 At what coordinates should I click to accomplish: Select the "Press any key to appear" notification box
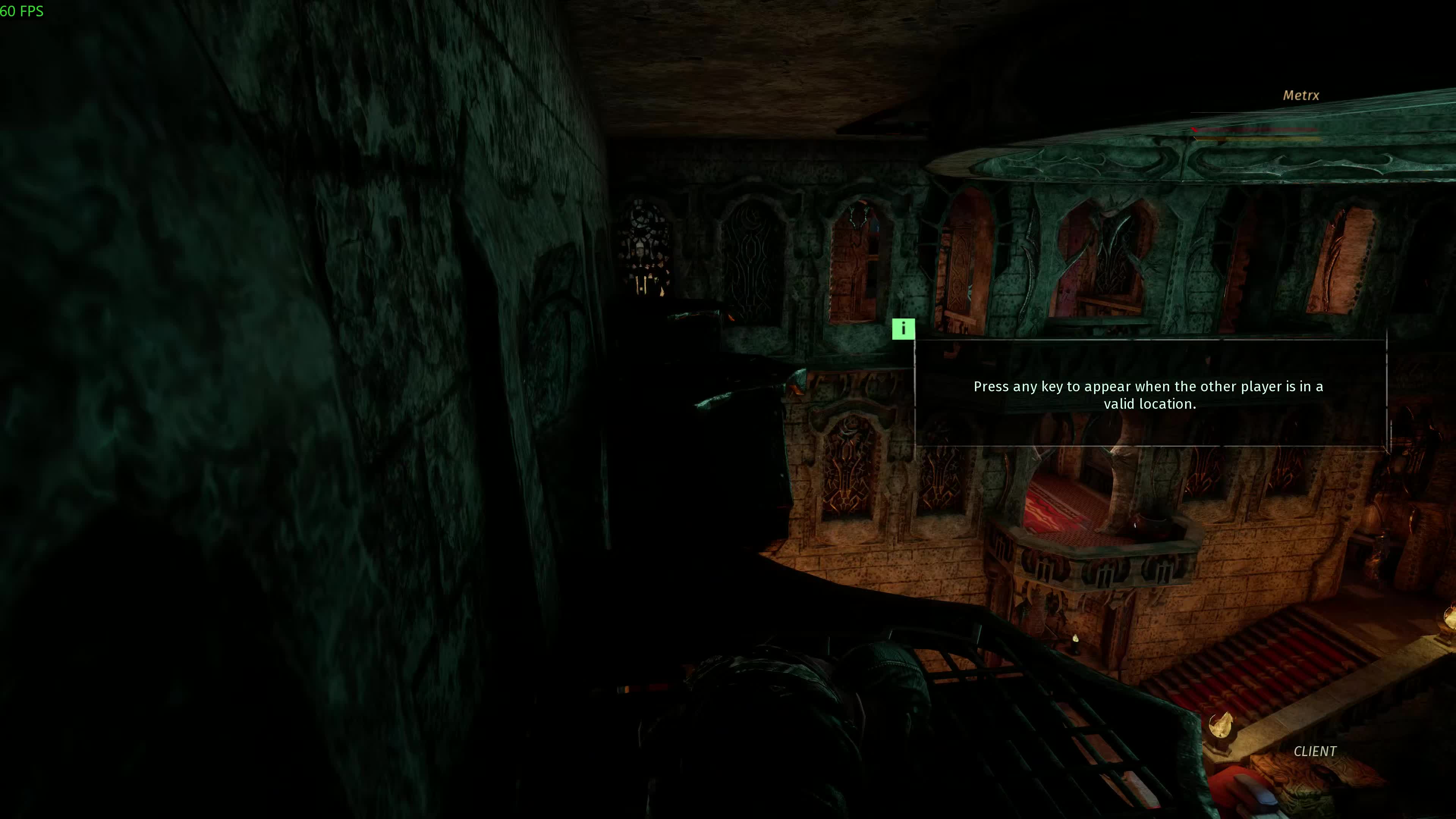[1150, 394]
